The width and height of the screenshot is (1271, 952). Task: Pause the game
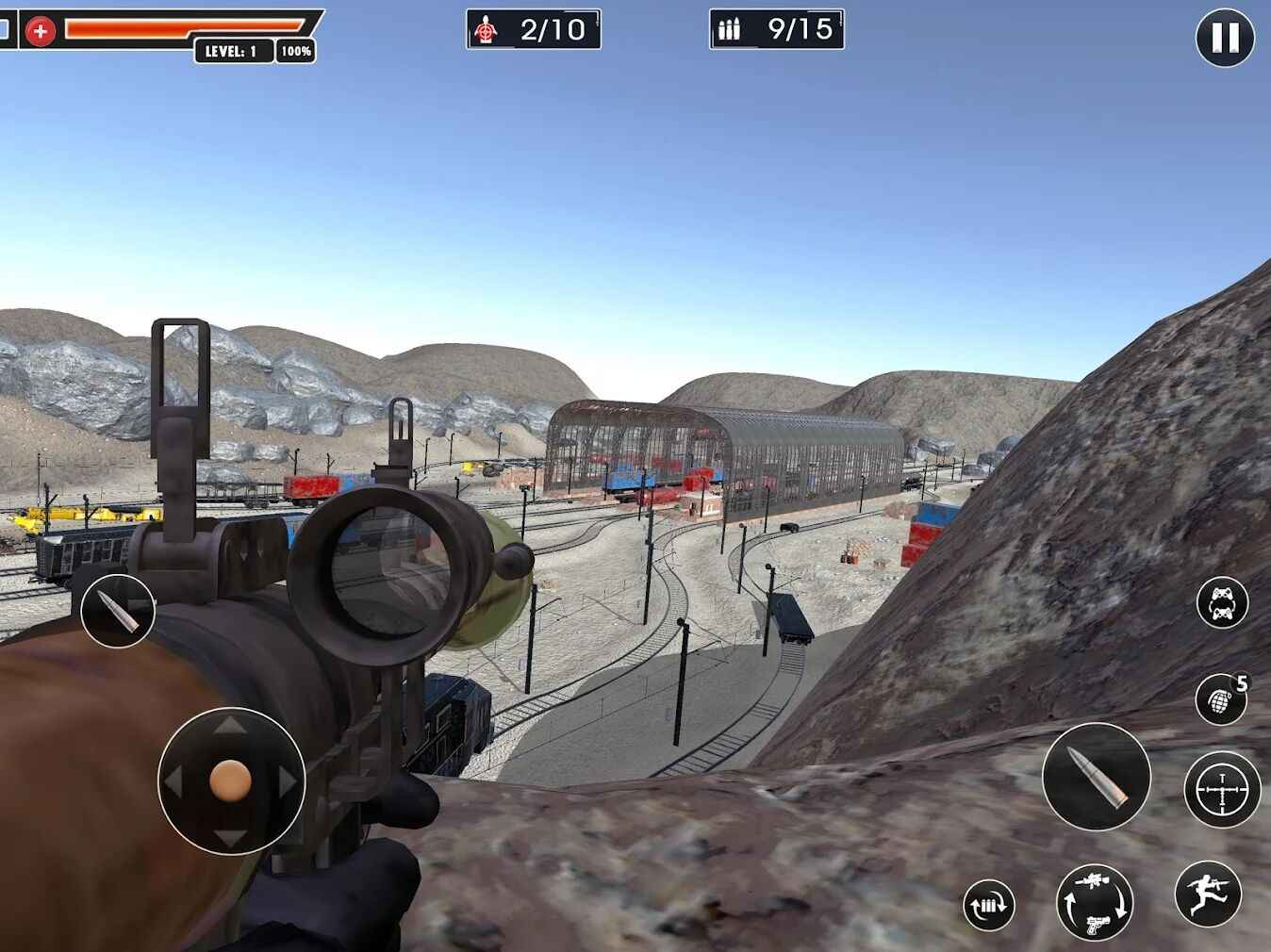point(1223,39)
